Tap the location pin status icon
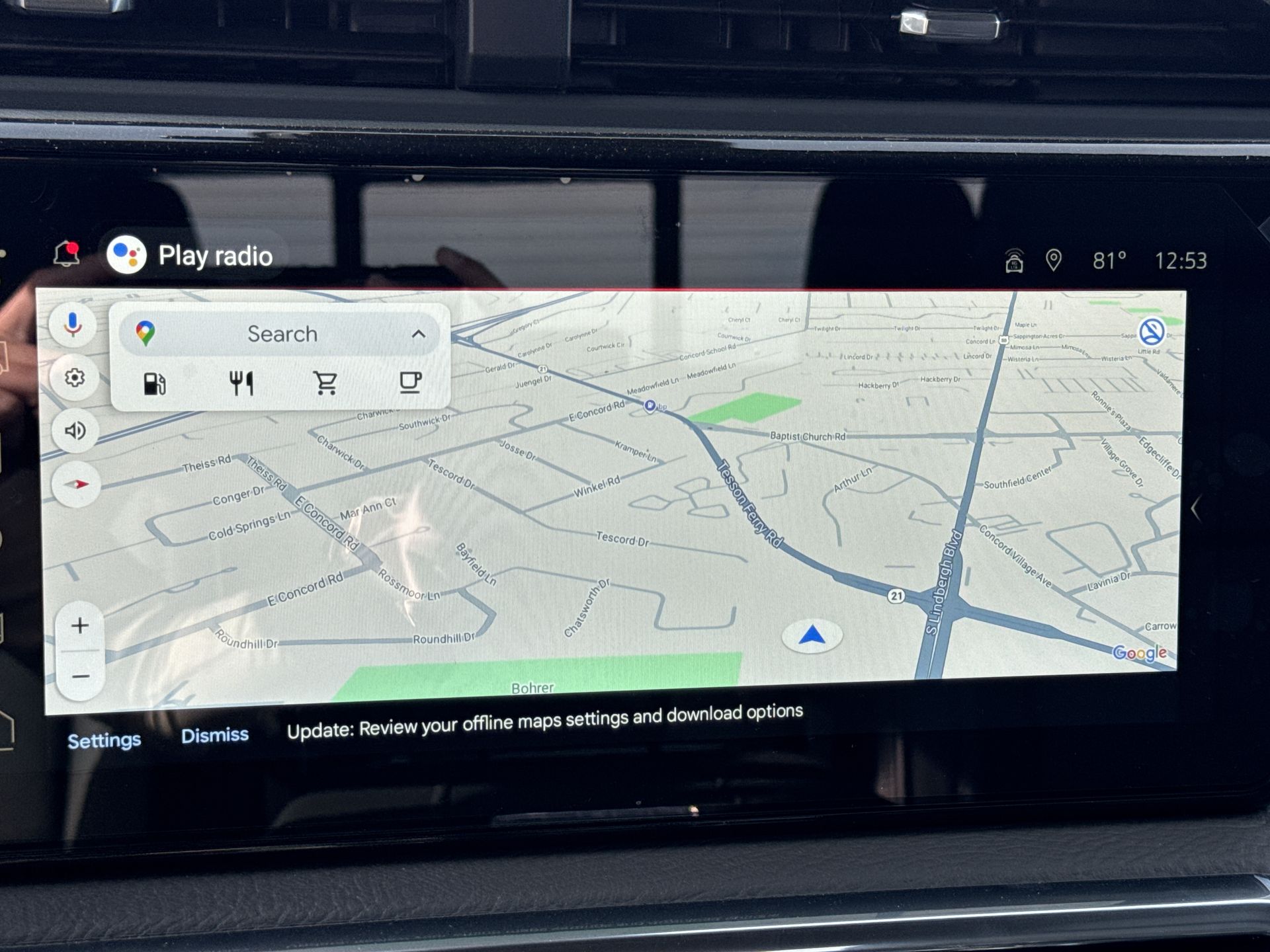 click(1054, 260)
